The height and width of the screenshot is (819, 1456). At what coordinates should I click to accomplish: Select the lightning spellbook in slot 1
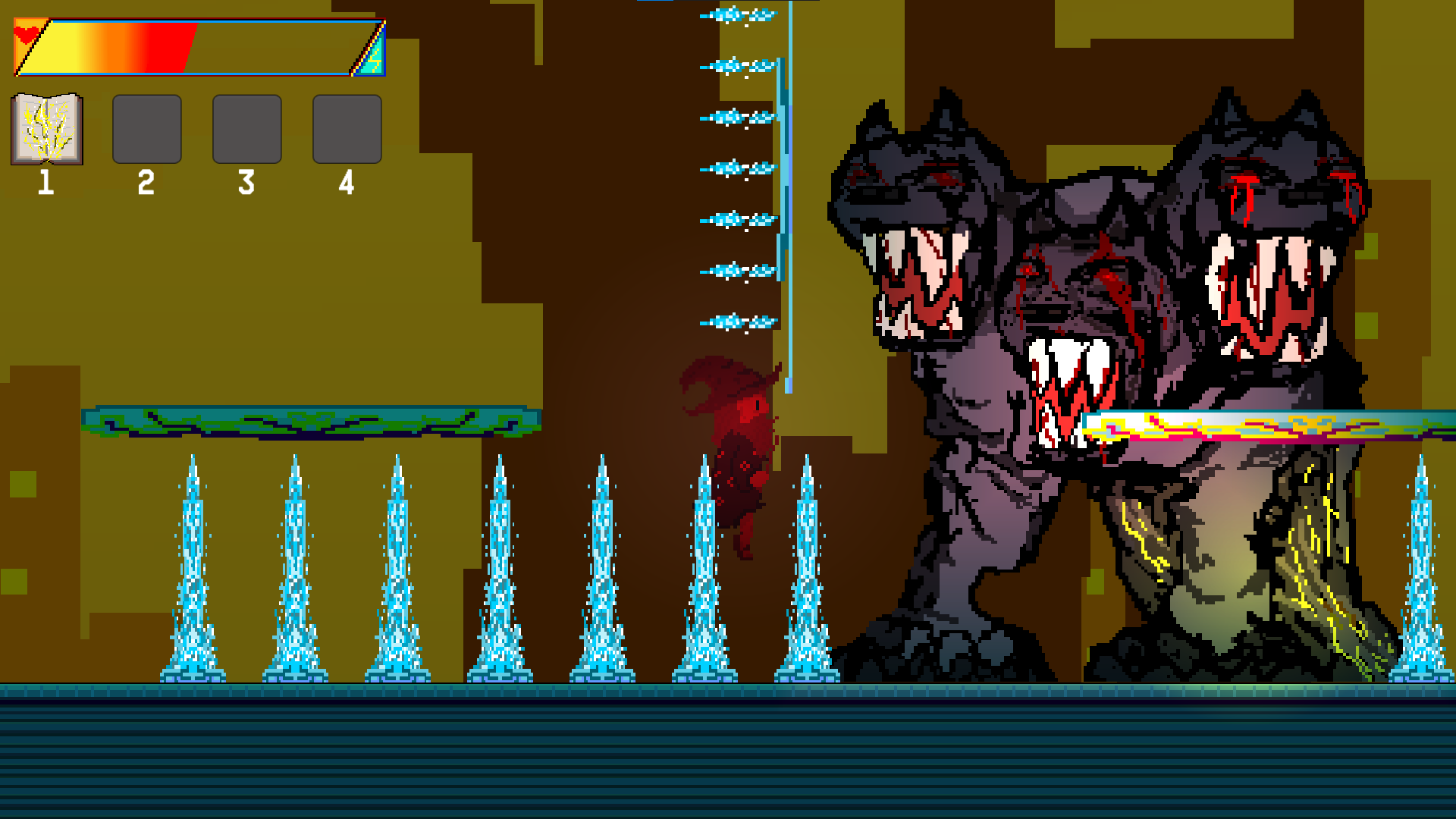pyautogui.click(x=47, y=128)
